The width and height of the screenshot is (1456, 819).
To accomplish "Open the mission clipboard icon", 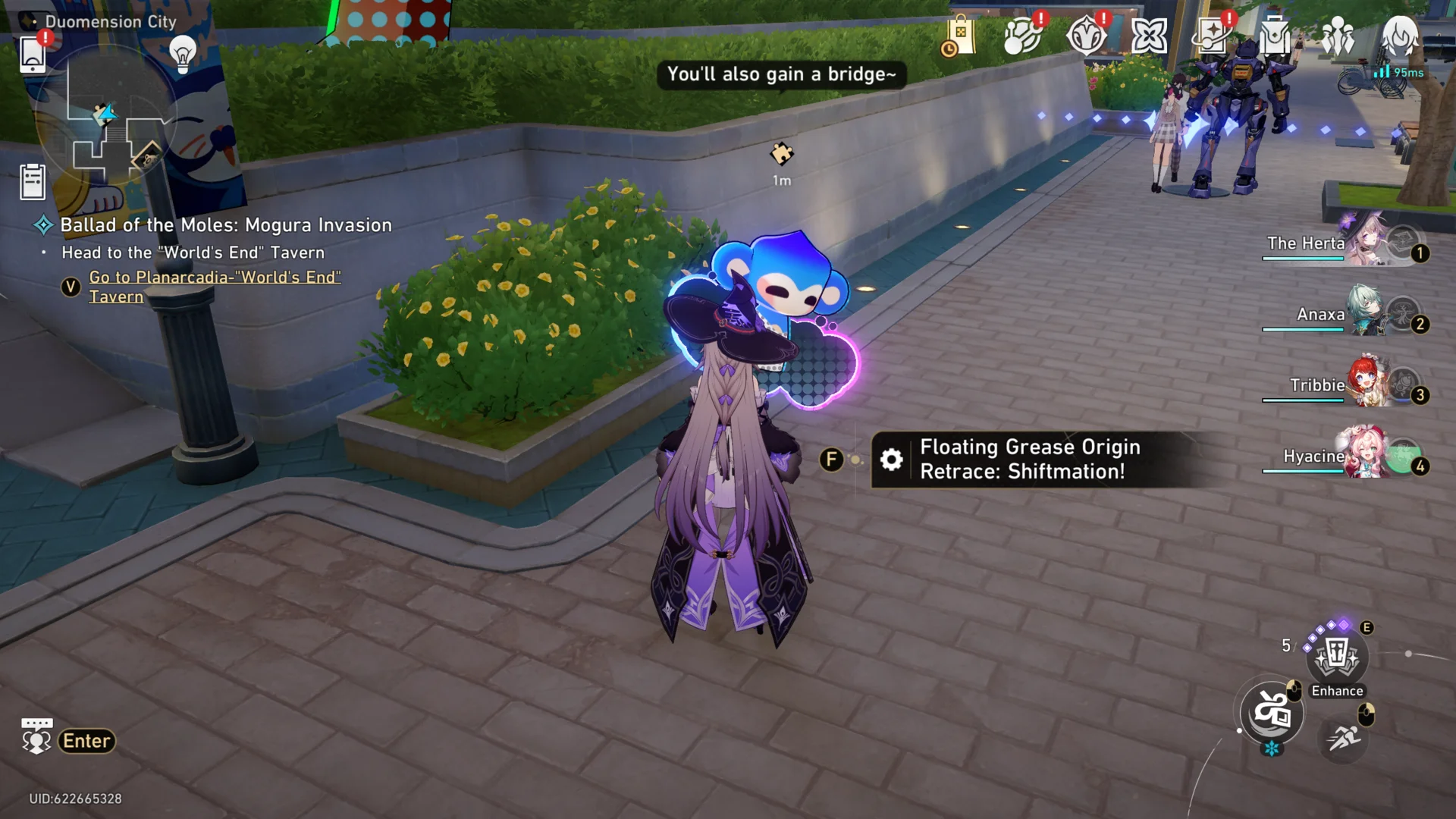I will (33, 182).
